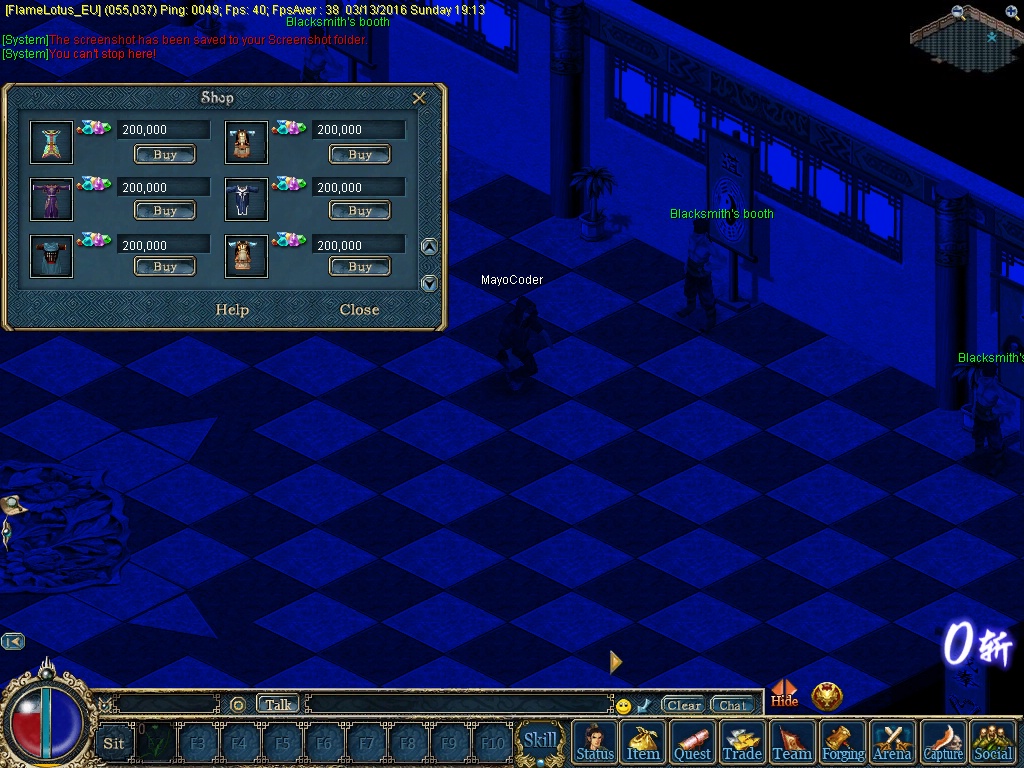Open the Social menu
This screenshot has width=1024, height=768.
pyautogui.click(x=993, y=743)
